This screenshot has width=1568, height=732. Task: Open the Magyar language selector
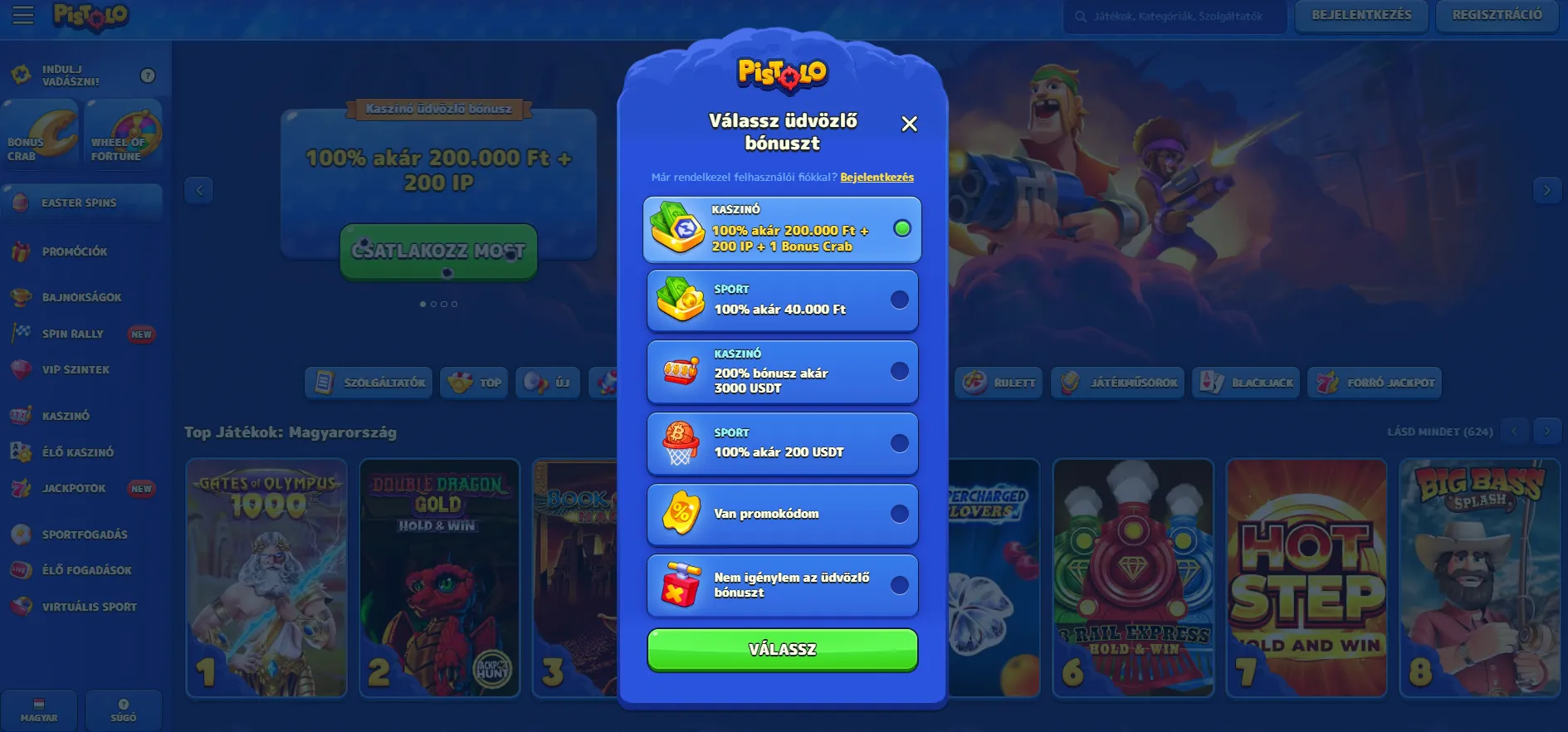tap(38, 710)
